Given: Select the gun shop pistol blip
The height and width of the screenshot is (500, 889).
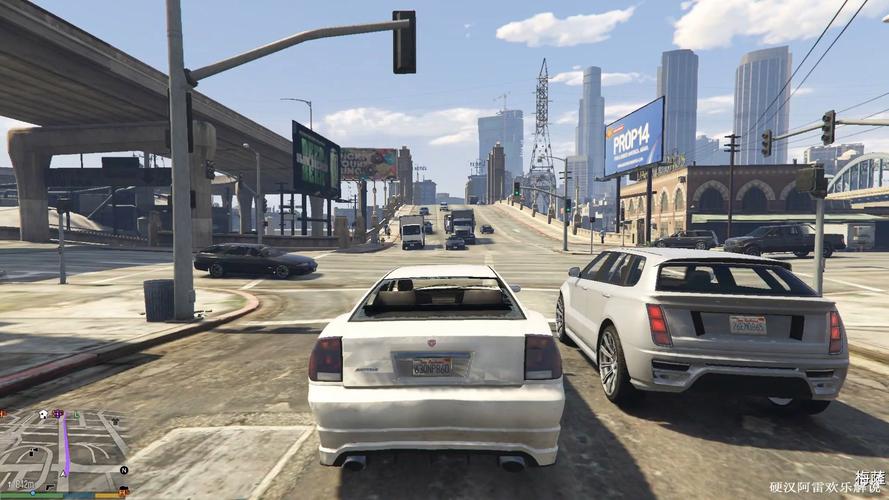Looking at the screenshot, I should point(50,487).
